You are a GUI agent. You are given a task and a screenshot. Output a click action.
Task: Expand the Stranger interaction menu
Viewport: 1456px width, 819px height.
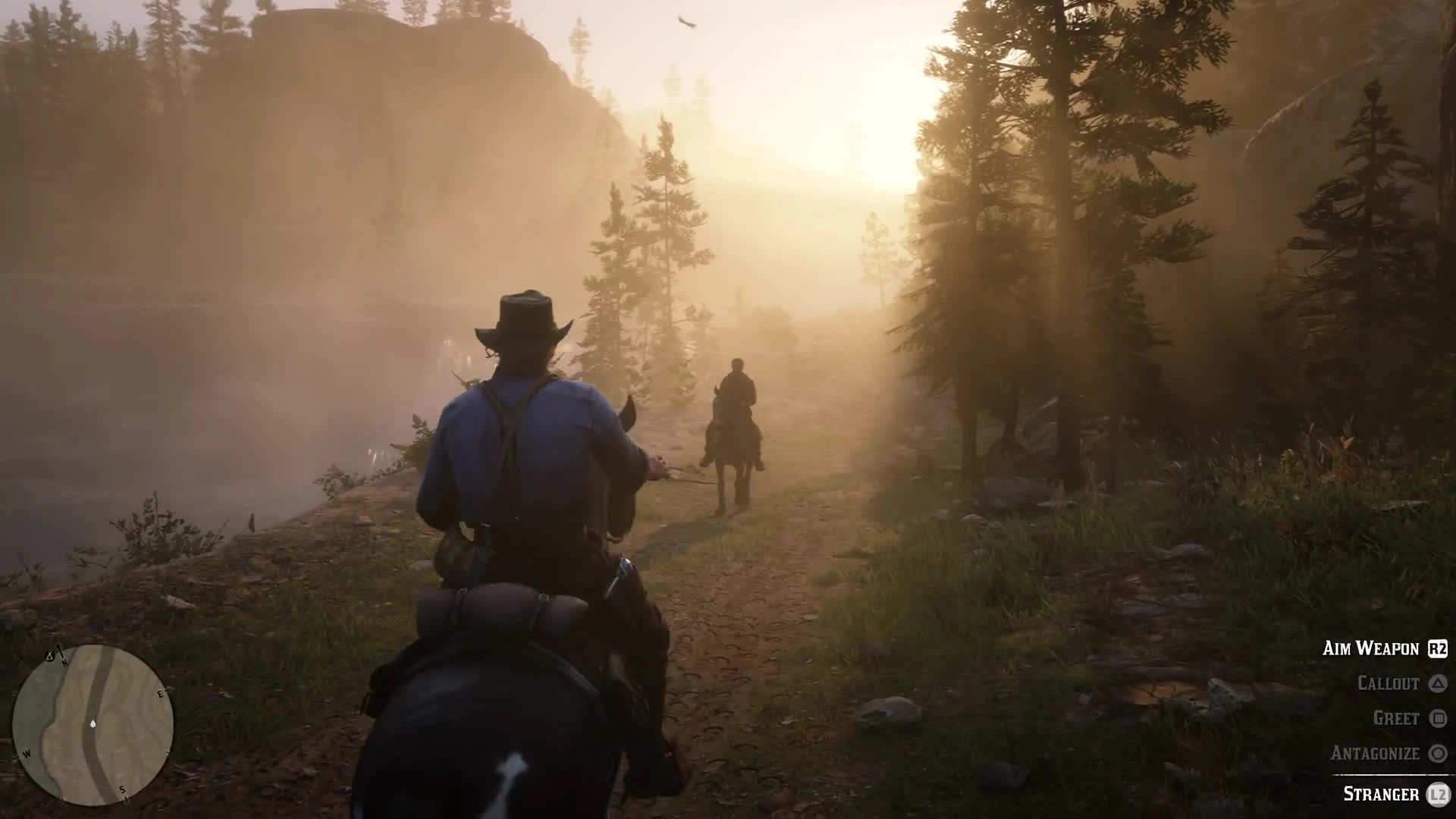[x=1380, y=795]
